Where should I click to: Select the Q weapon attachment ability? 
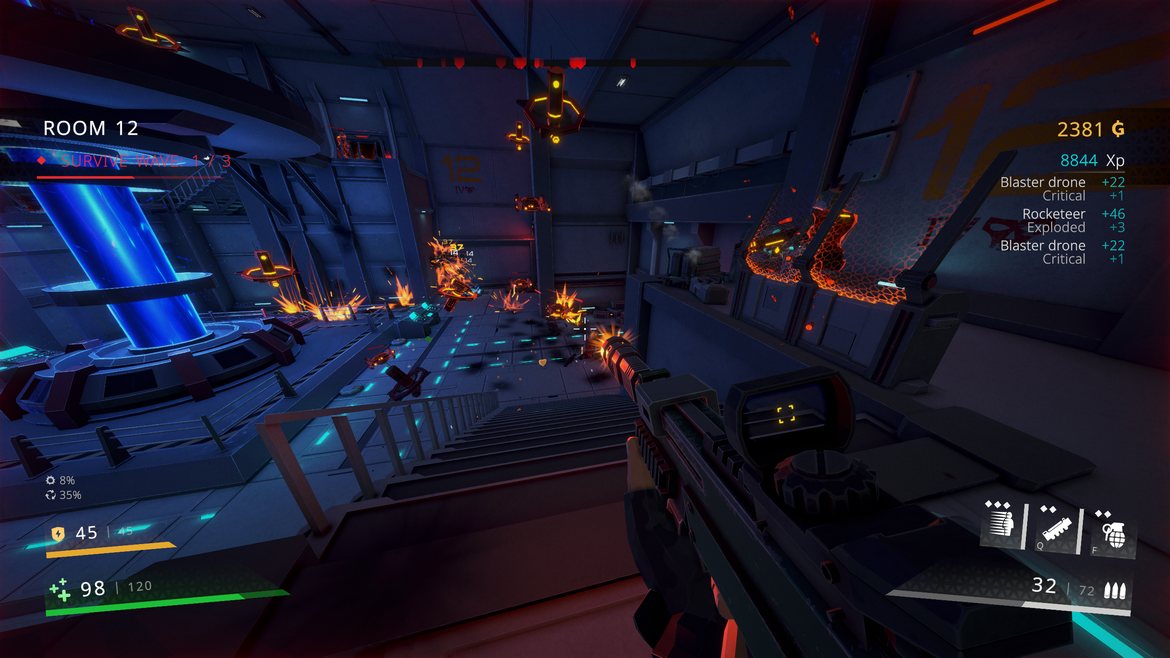click(x=1058, y=525)
